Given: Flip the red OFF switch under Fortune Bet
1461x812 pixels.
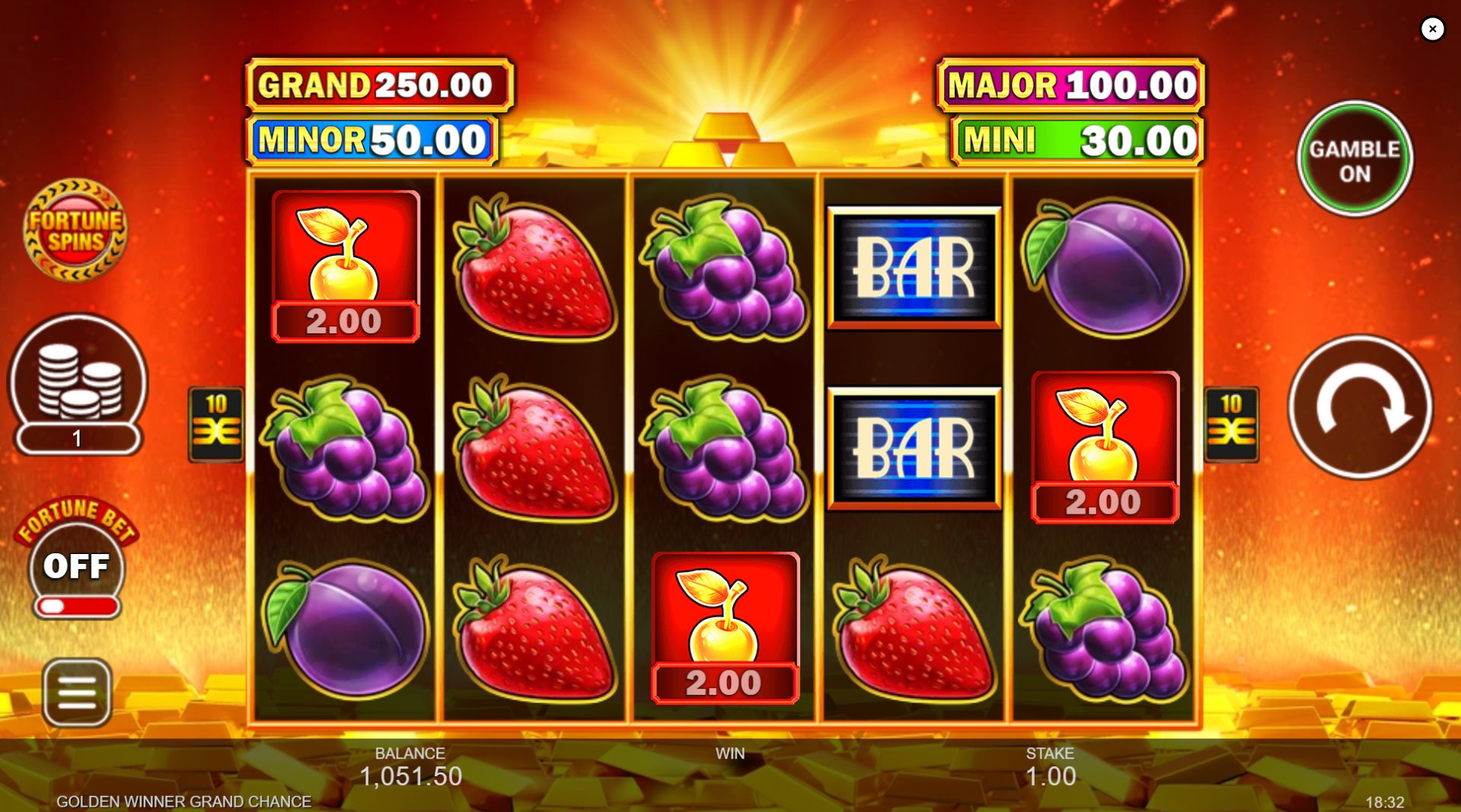Looking at the screenshot, I should (76, 605).
